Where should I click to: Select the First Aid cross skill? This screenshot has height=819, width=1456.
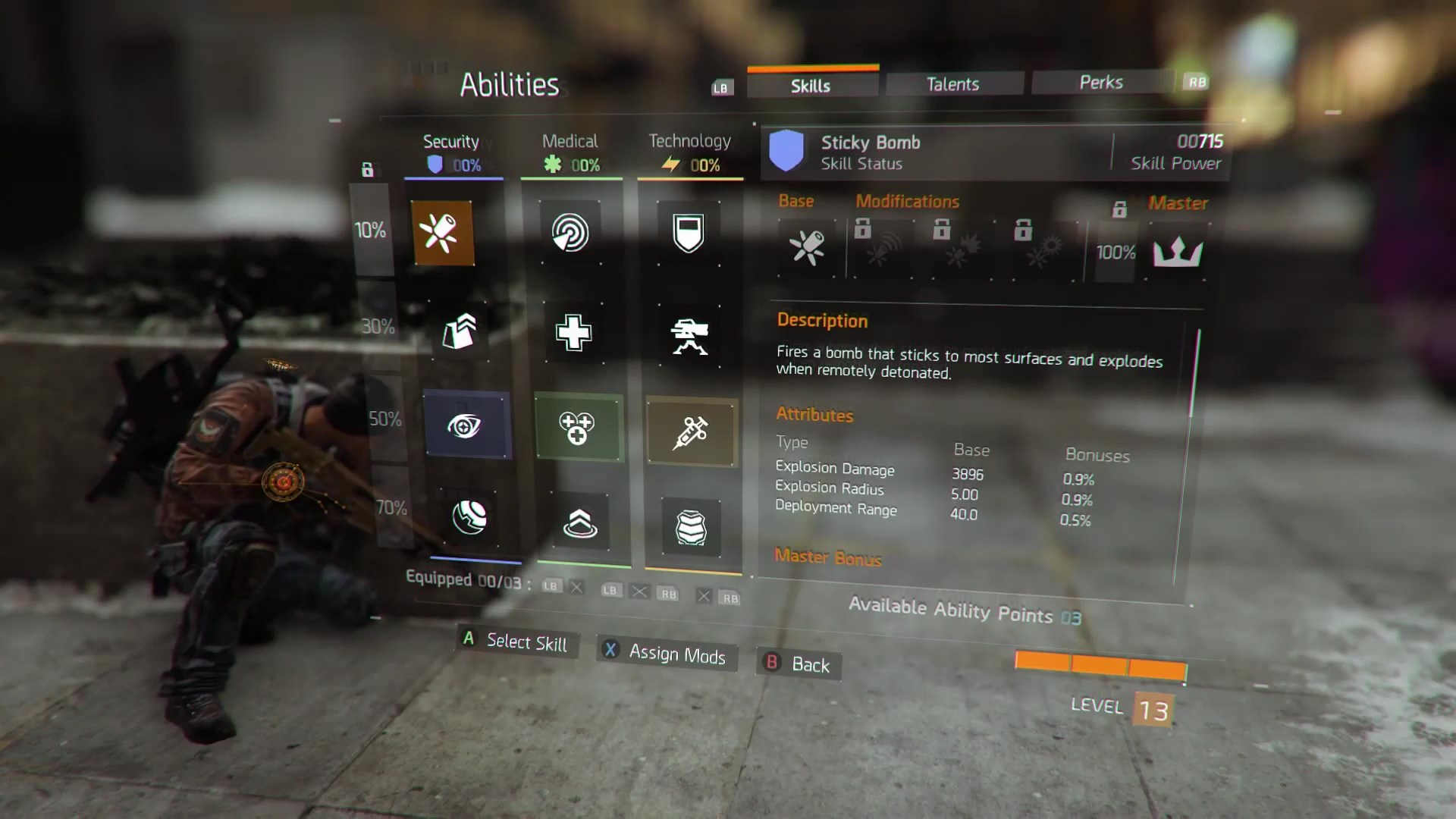pos(573,332)
